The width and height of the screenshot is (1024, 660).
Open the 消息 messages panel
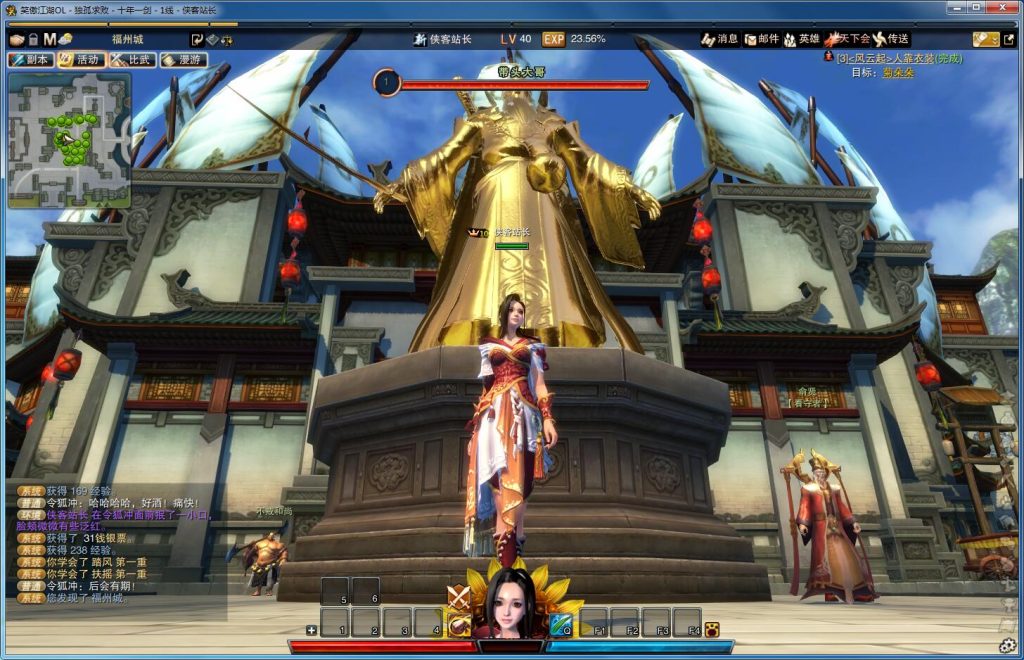coord(720,39)
